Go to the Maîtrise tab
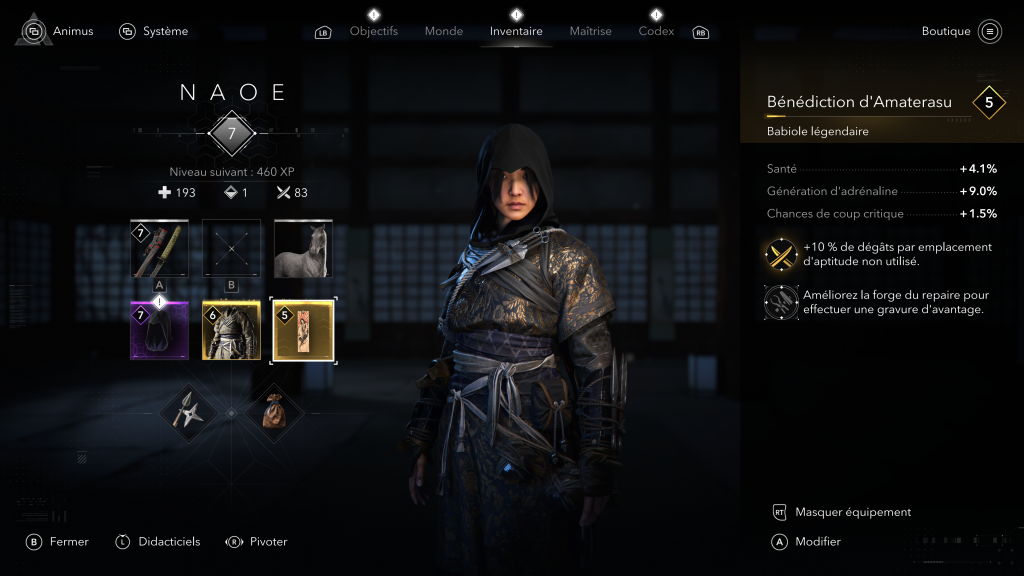Image resolution: width=1024 pixels, height=576 pixels. tap(590, 31)
